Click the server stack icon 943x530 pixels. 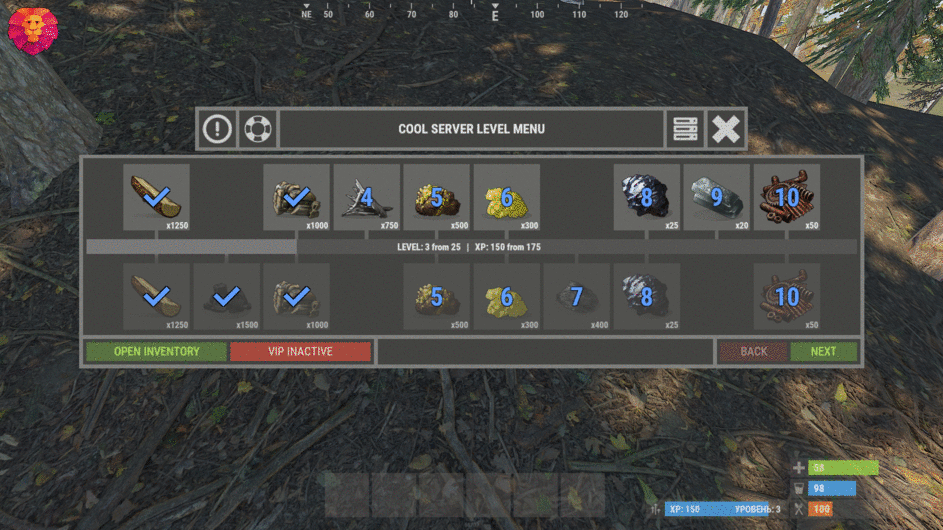click(685, 129)
